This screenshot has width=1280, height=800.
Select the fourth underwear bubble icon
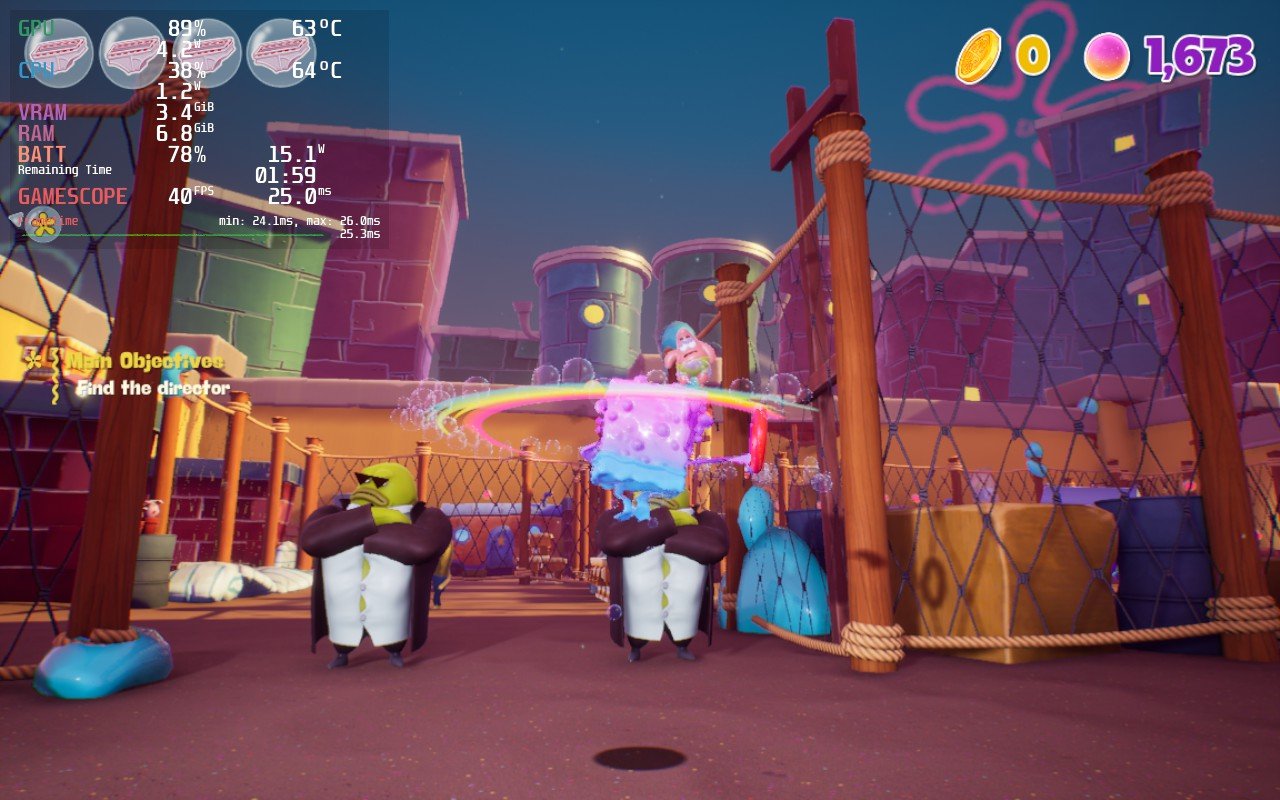click(281, 53)
